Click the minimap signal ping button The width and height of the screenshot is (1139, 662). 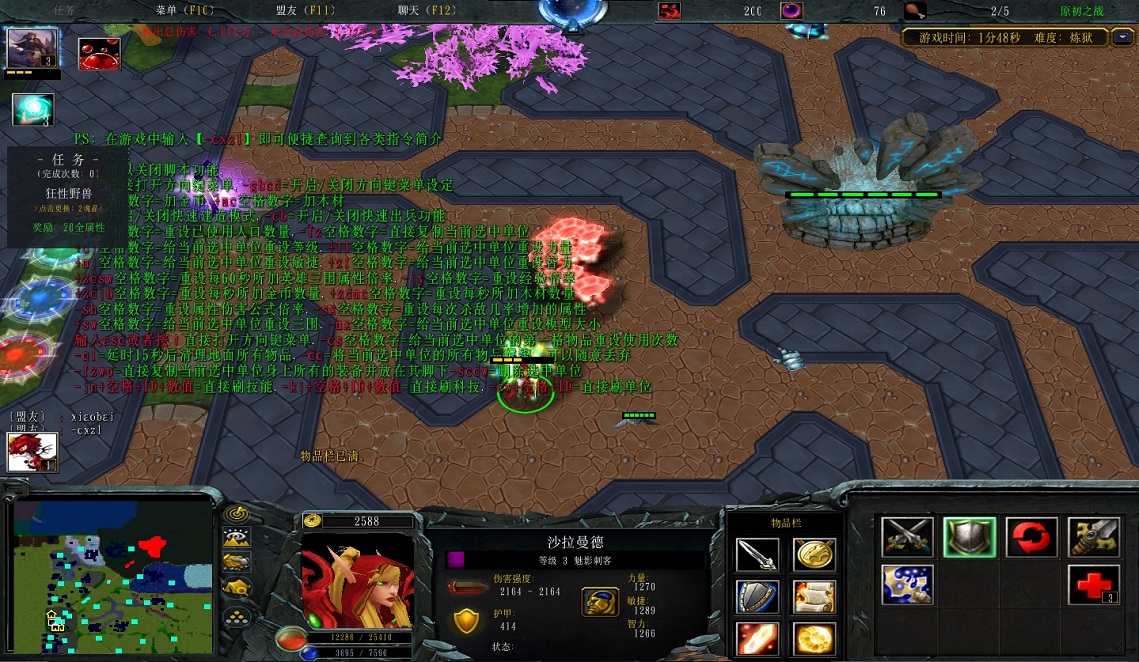point(236,513)
